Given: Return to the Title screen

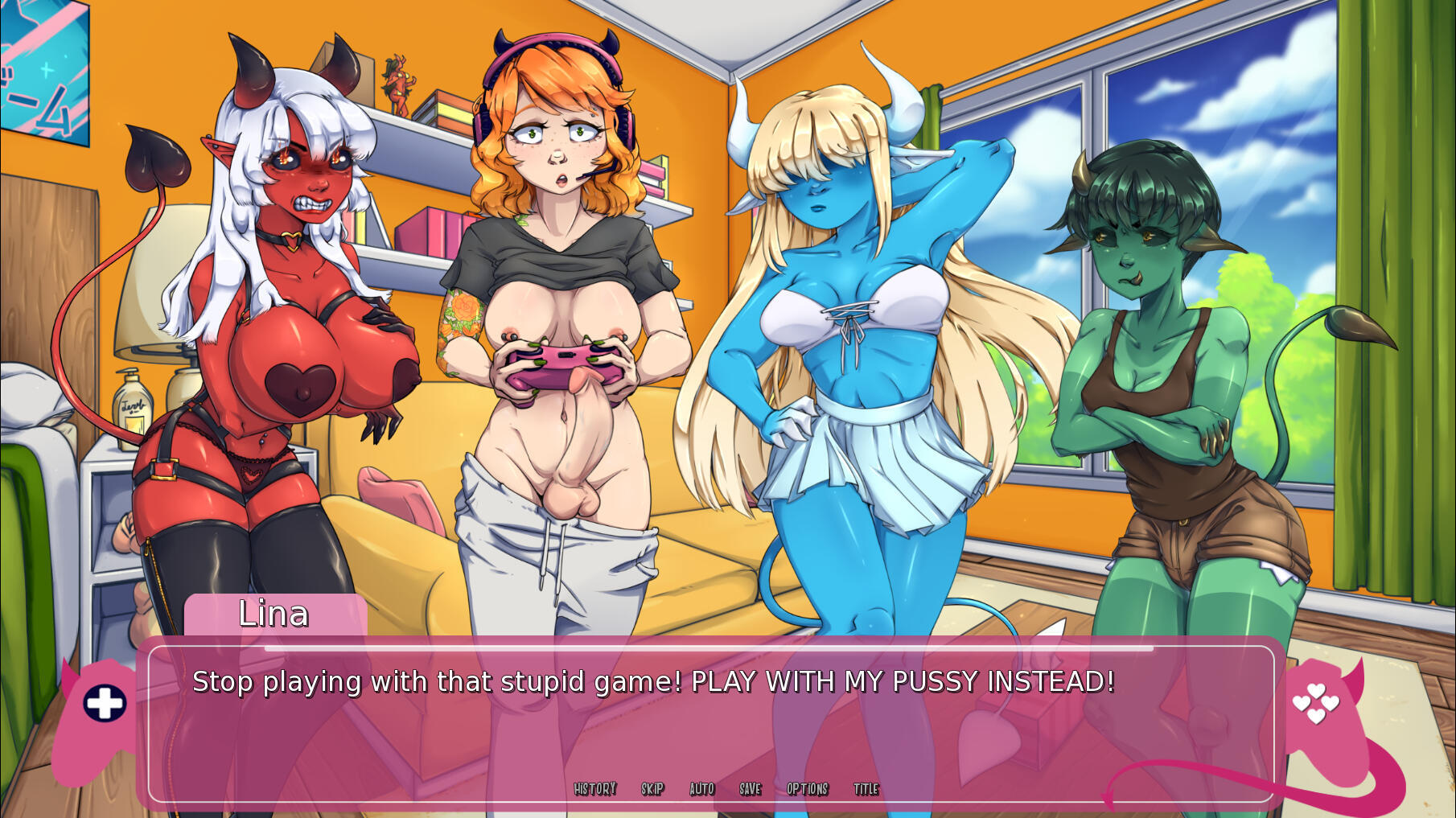Looking at the screenshot, I should [x=866, y=789].
